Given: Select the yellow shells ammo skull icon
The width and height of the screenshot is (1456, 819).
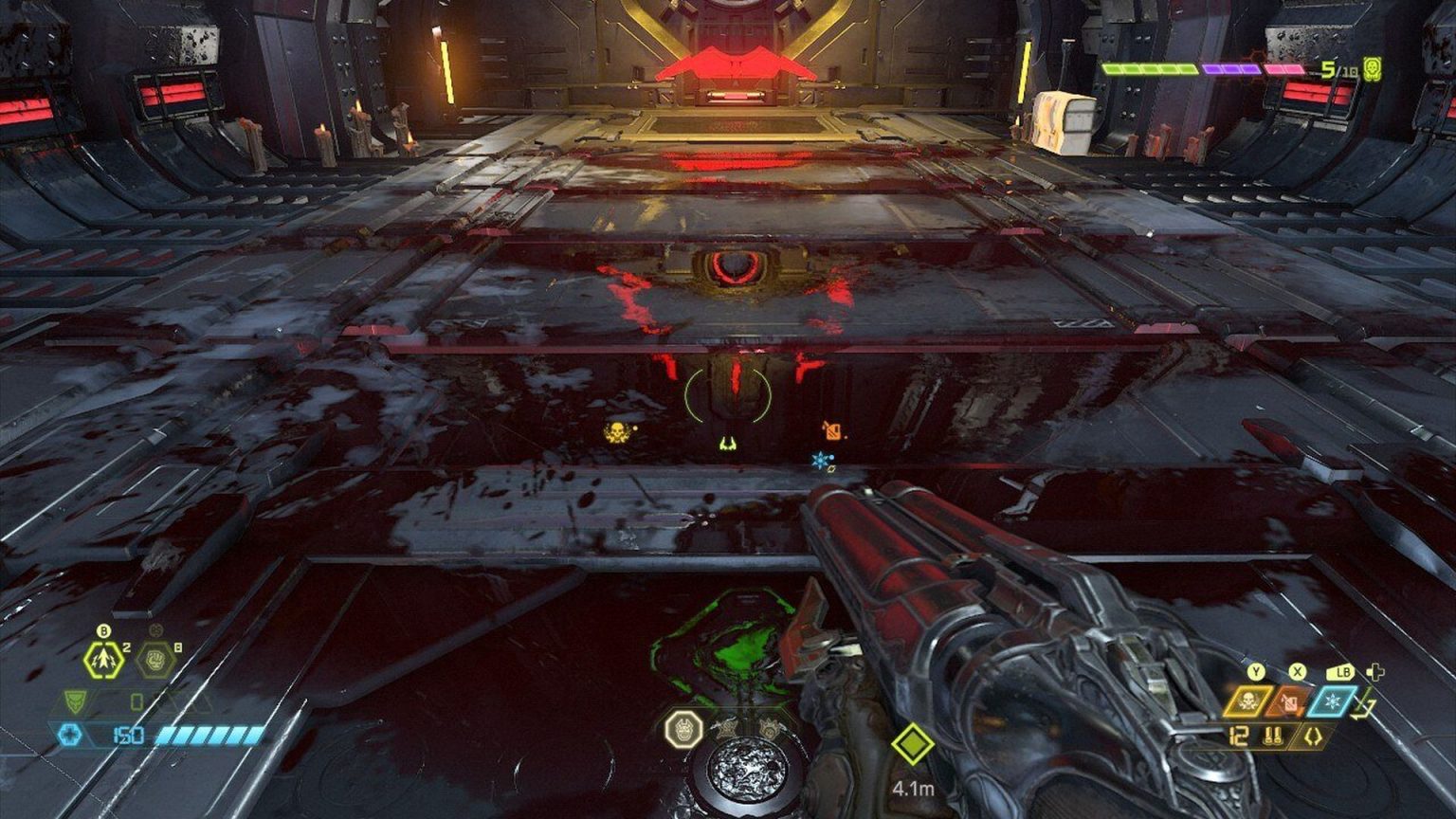Looking at the screenshot, I should tap(1248, 701).
